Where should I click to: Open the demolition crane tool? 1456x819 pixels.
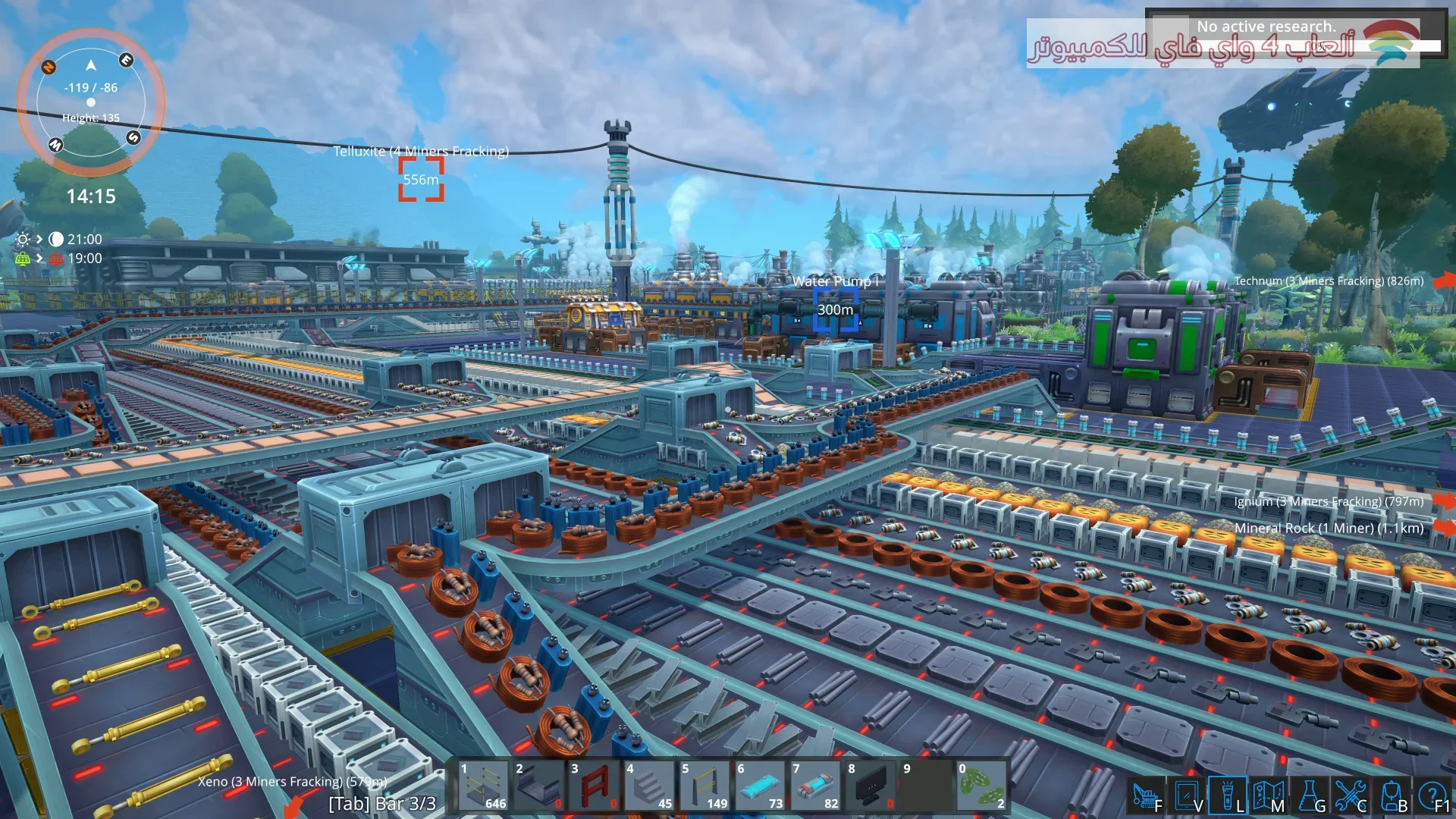click(1145, 796)
